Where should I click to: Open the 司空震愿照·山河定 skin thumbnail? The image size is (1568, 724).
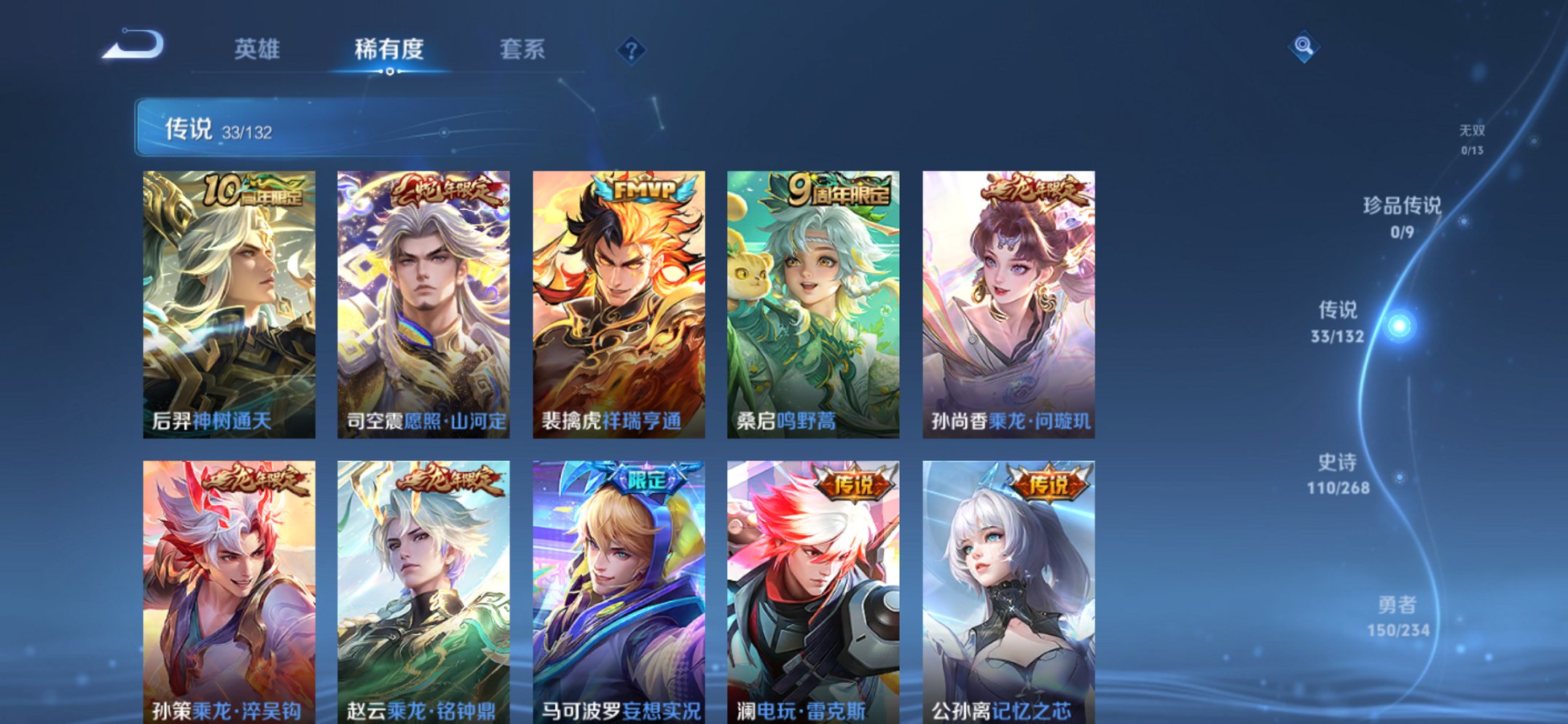point(423,299)
